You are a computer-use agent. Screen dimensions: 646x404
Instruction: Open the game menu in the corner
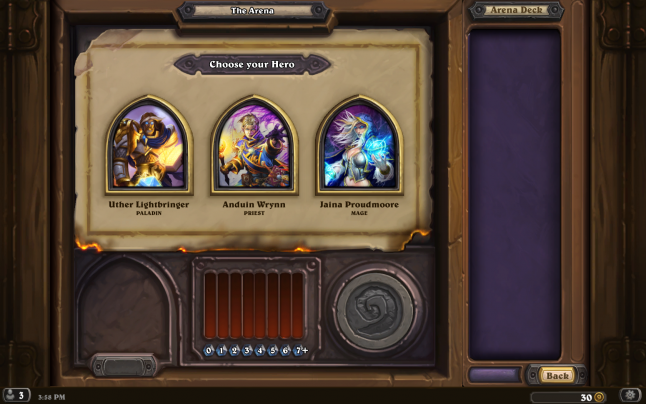pos(629,395)
